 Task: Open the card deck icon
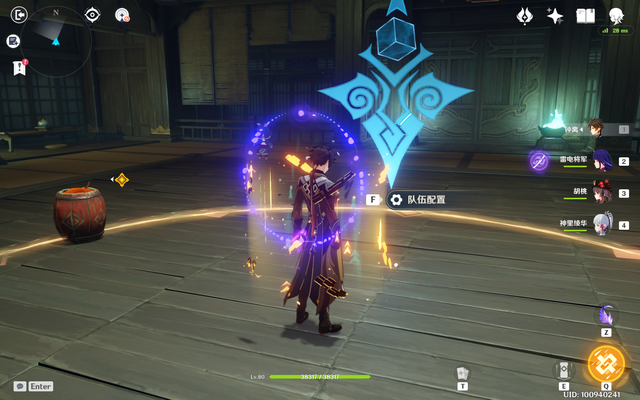click(462, 373)
